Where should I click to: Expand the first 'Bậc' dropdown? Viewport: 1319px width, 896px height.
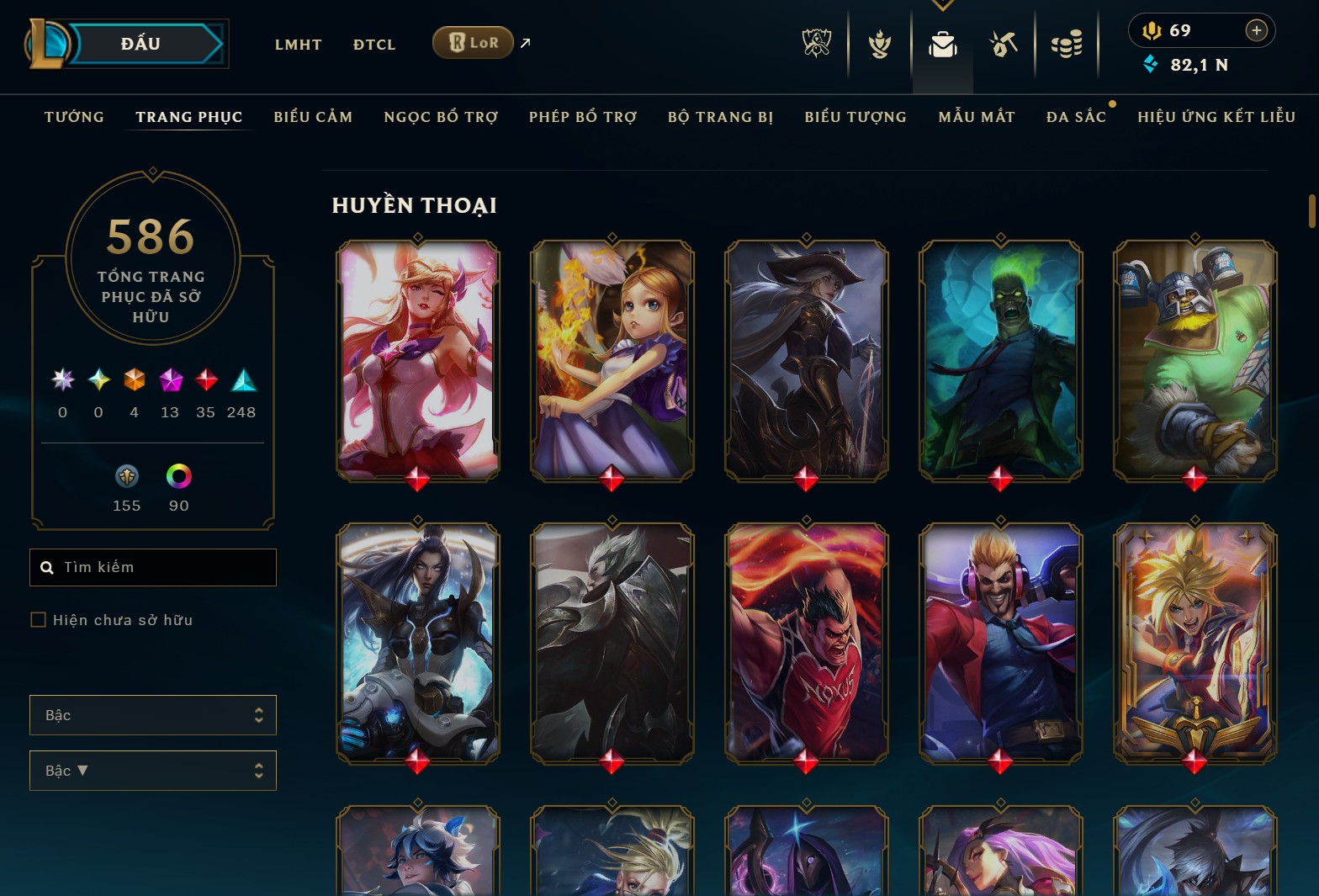tap(152, 714)
